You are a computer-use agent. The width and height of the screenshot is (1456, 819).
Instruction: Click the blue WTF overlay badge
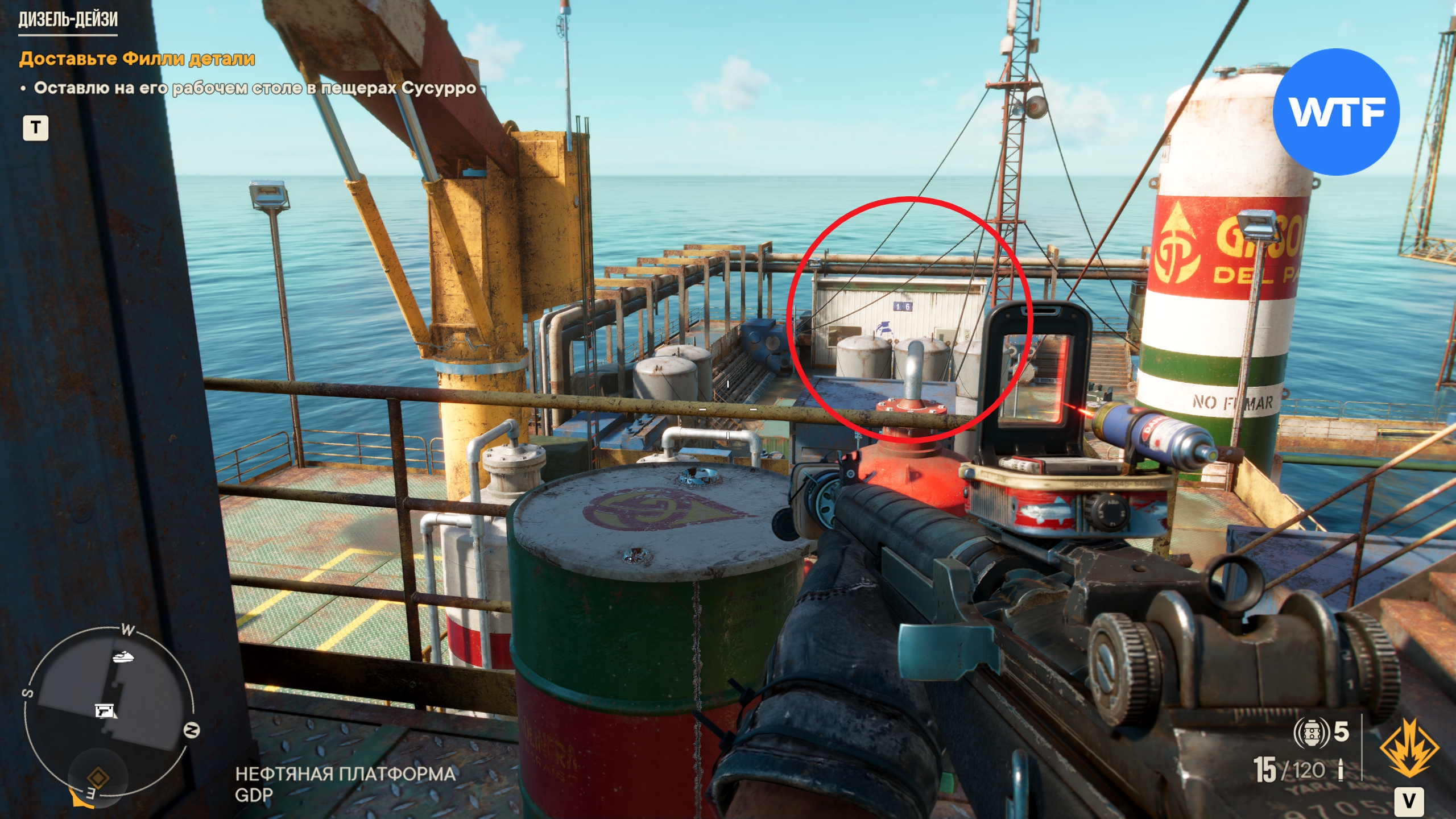1336,112
